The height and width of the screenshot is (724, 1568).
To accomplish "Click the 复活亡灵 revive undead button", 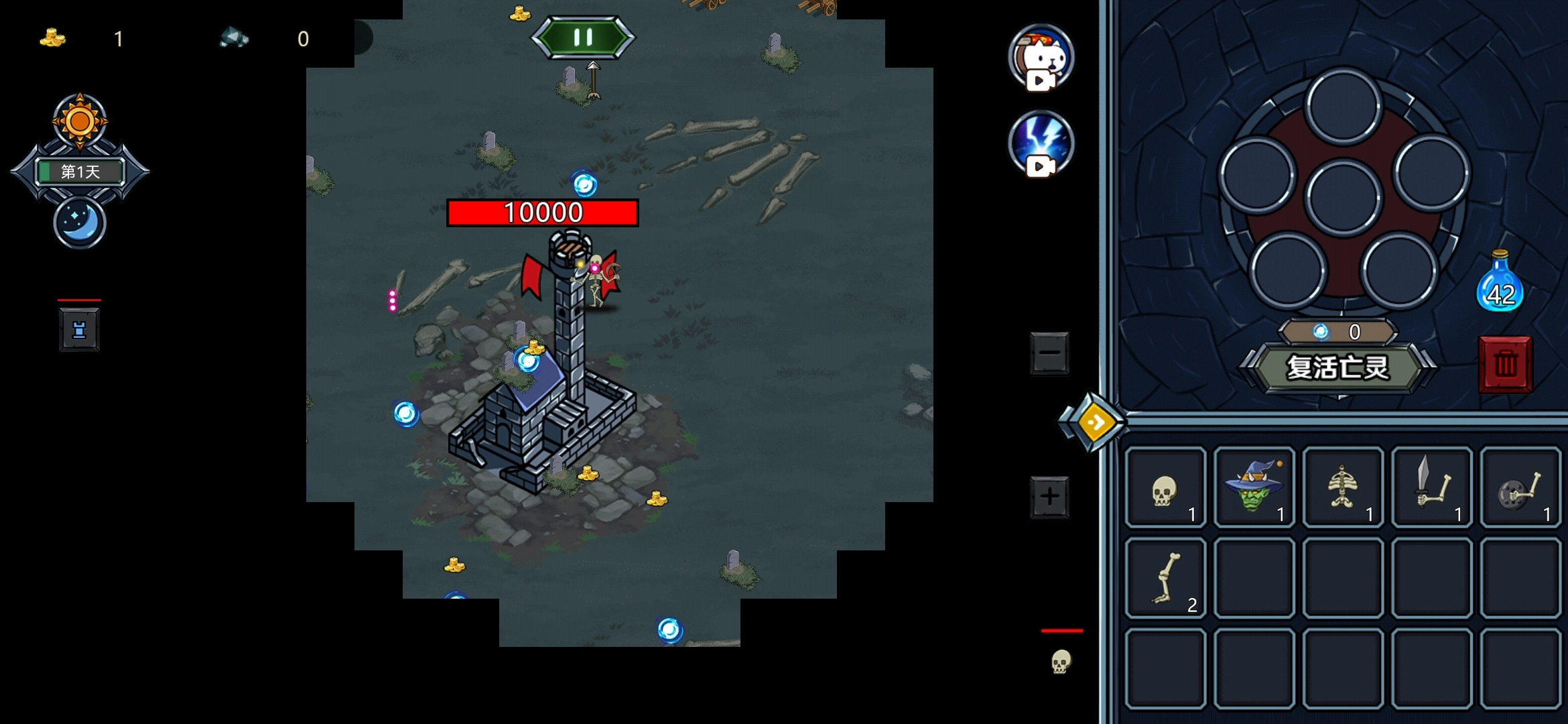I will [1338, 367].
